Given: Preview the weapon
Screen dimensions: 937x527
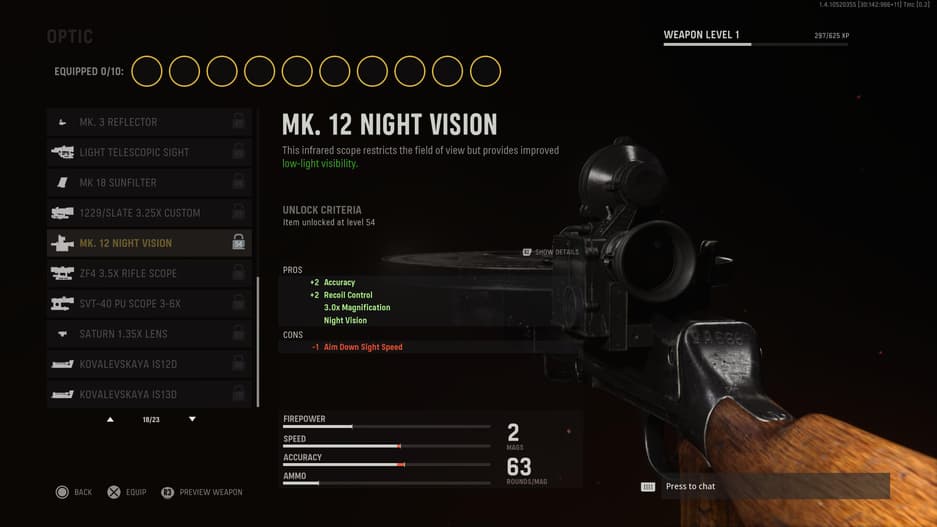Looking at the screenshot, I should coord(202,492).
